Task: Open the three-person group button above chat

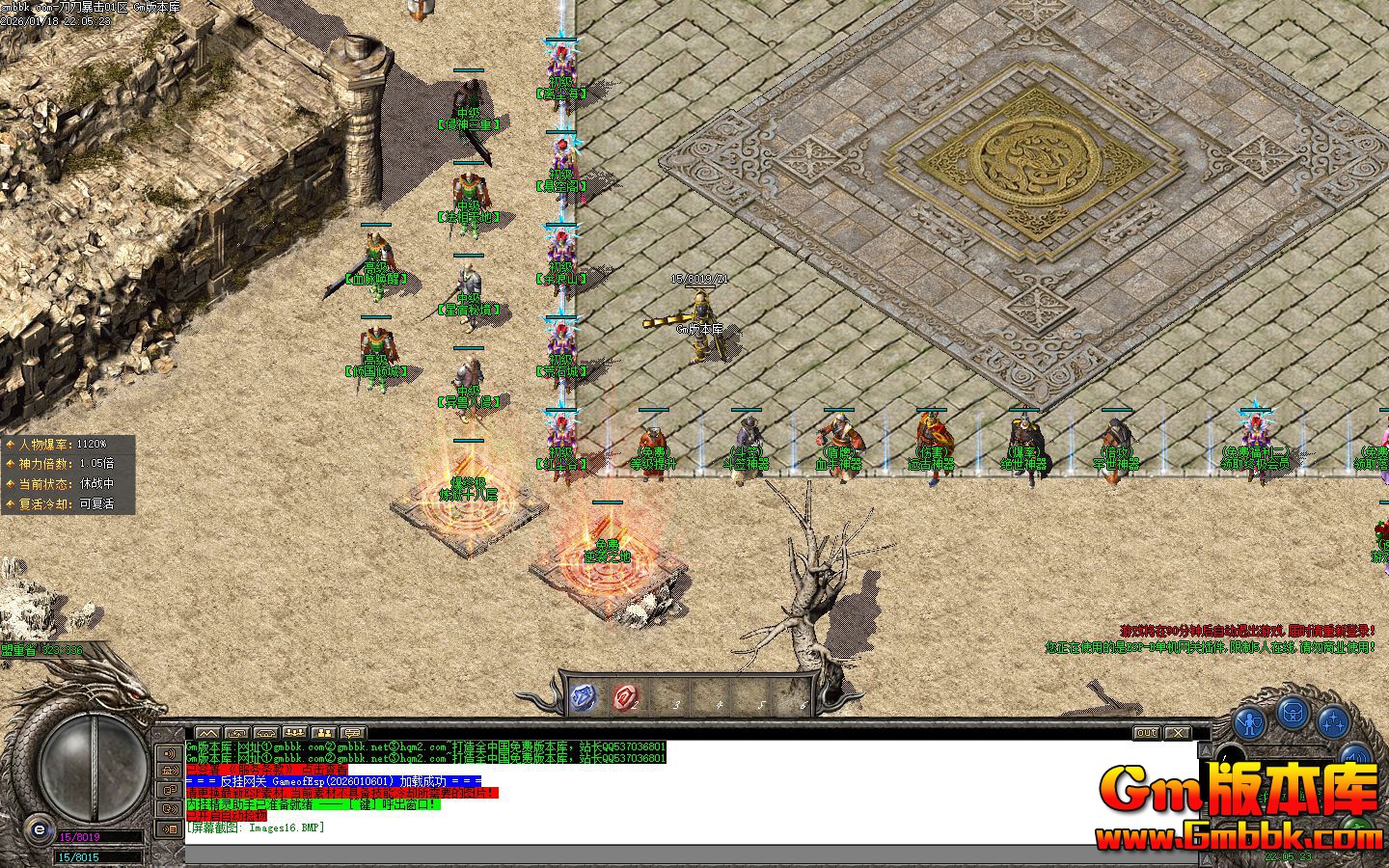Action: (295, 733)
